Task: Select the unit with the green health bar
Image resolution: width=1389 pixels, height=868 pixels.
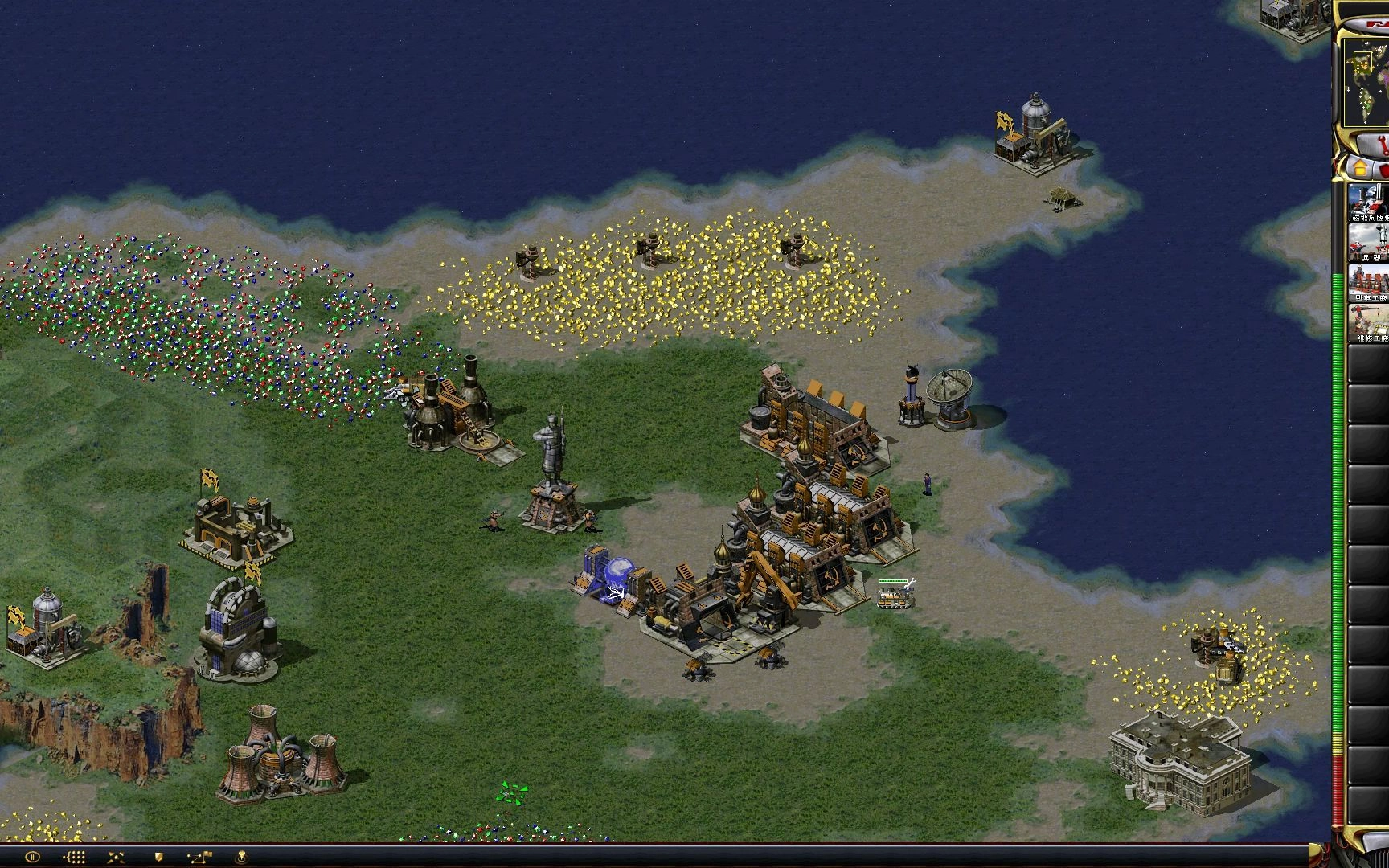Action: (x=893, y=596)
